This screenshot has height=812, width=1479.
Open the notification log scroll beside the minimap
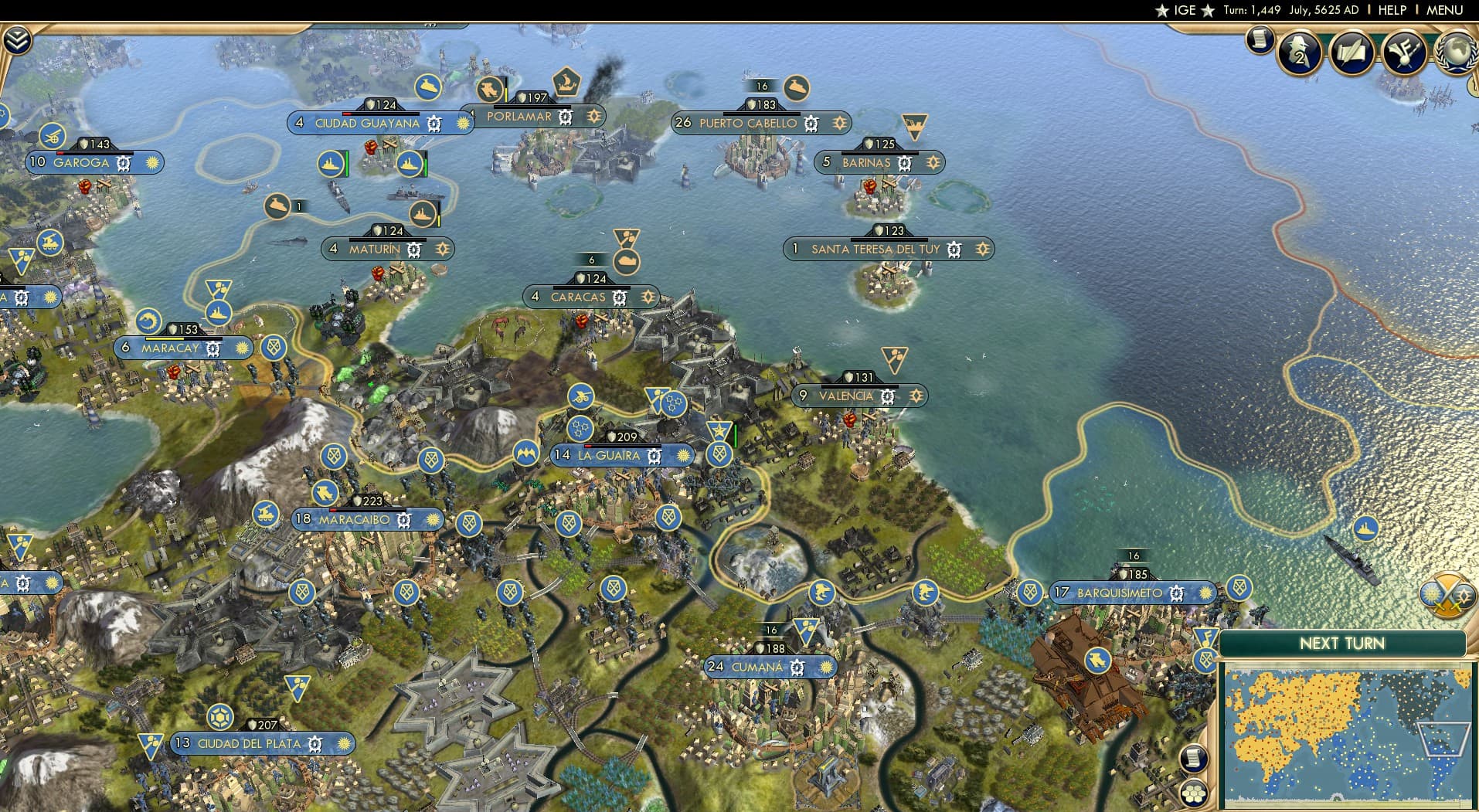tap(1195, 758)
